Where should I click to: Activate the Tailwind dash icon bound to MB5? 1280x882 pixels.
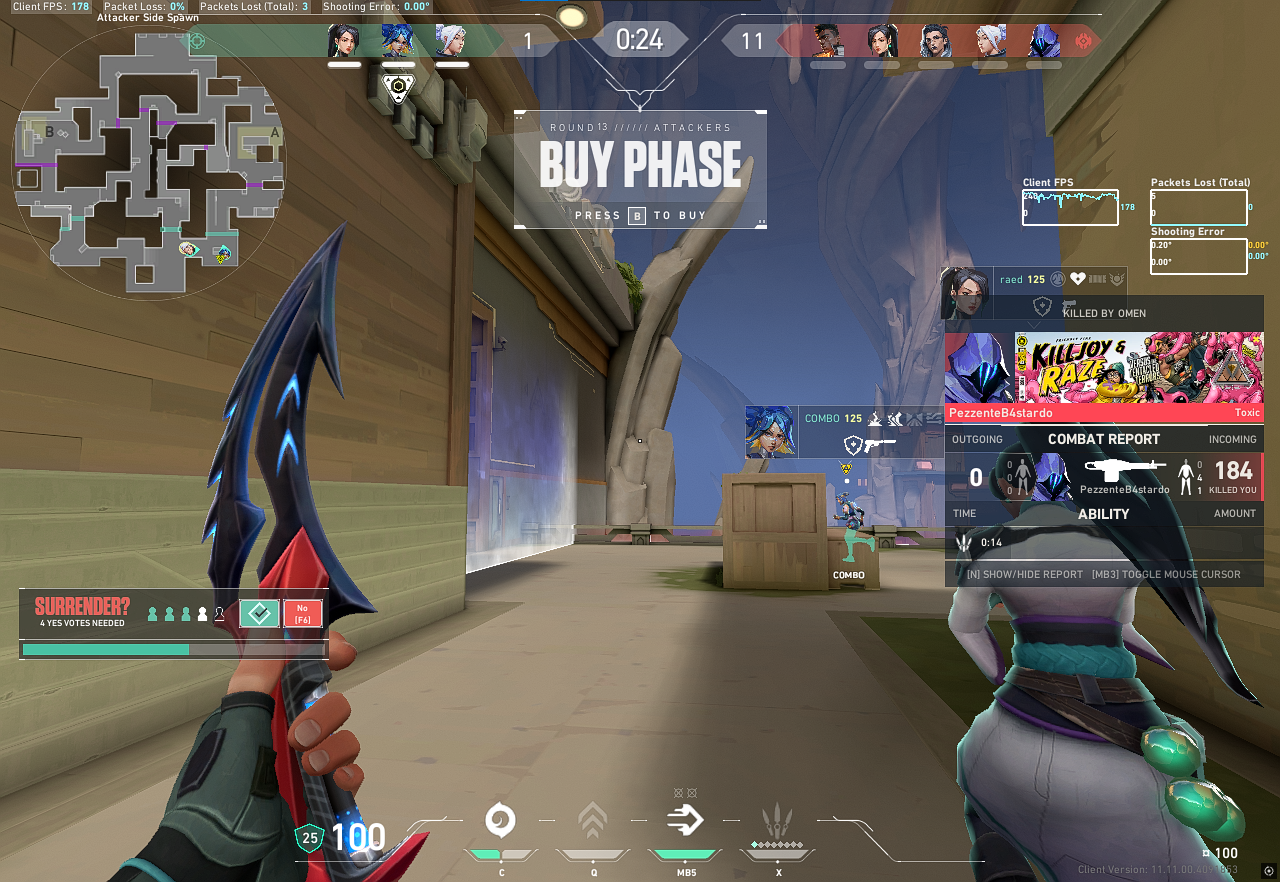tap(686, 820)
